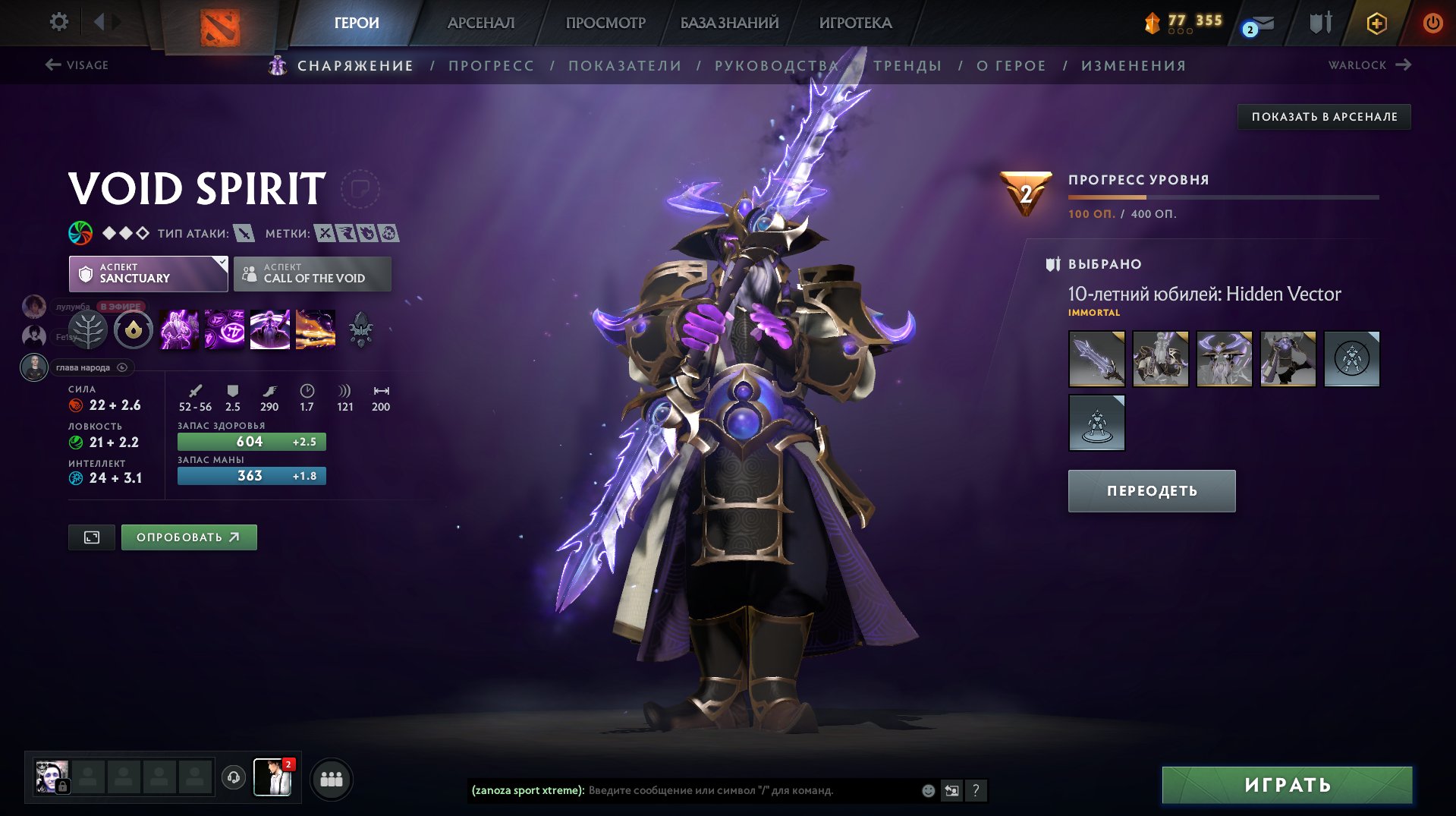Switch to the ПРОГРЕСС tab

490,65
